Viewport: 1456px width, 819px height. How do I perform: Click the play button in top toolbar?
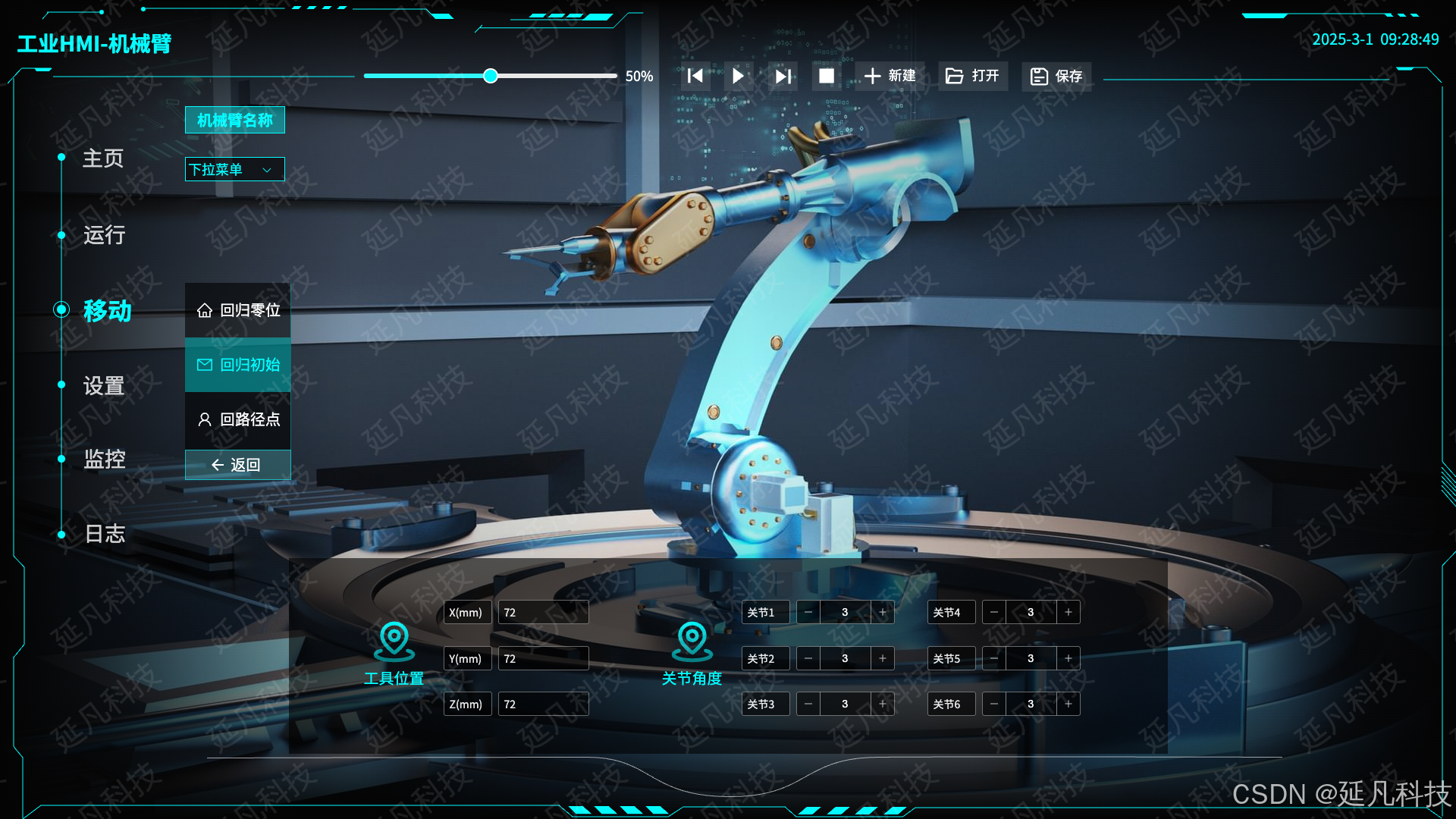click(x=738, y=76)
